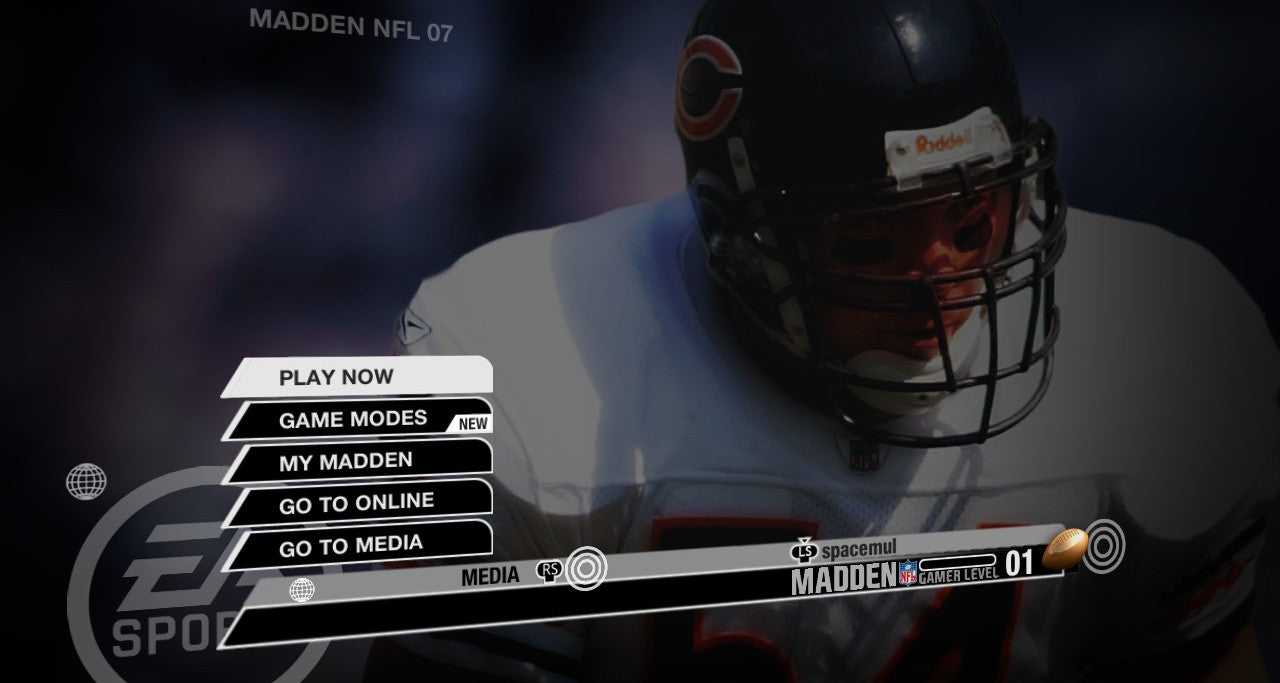Viewport: 1280px width, 683px height.
Task: Click the globe icon above the EA Sports logo
Action: point(87,481)
